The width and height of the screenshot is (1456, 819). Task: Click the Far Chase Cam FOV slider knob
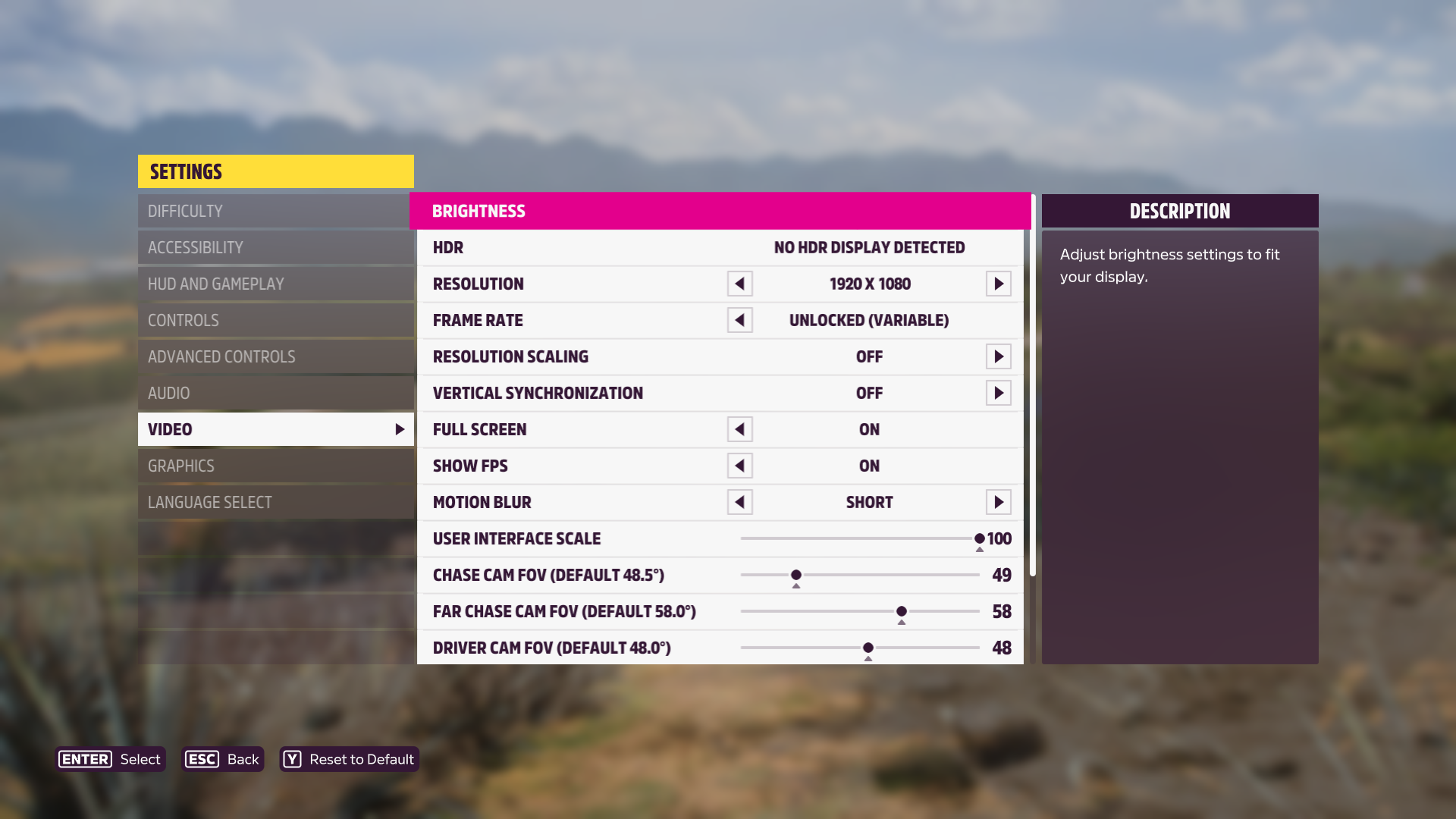902,611
